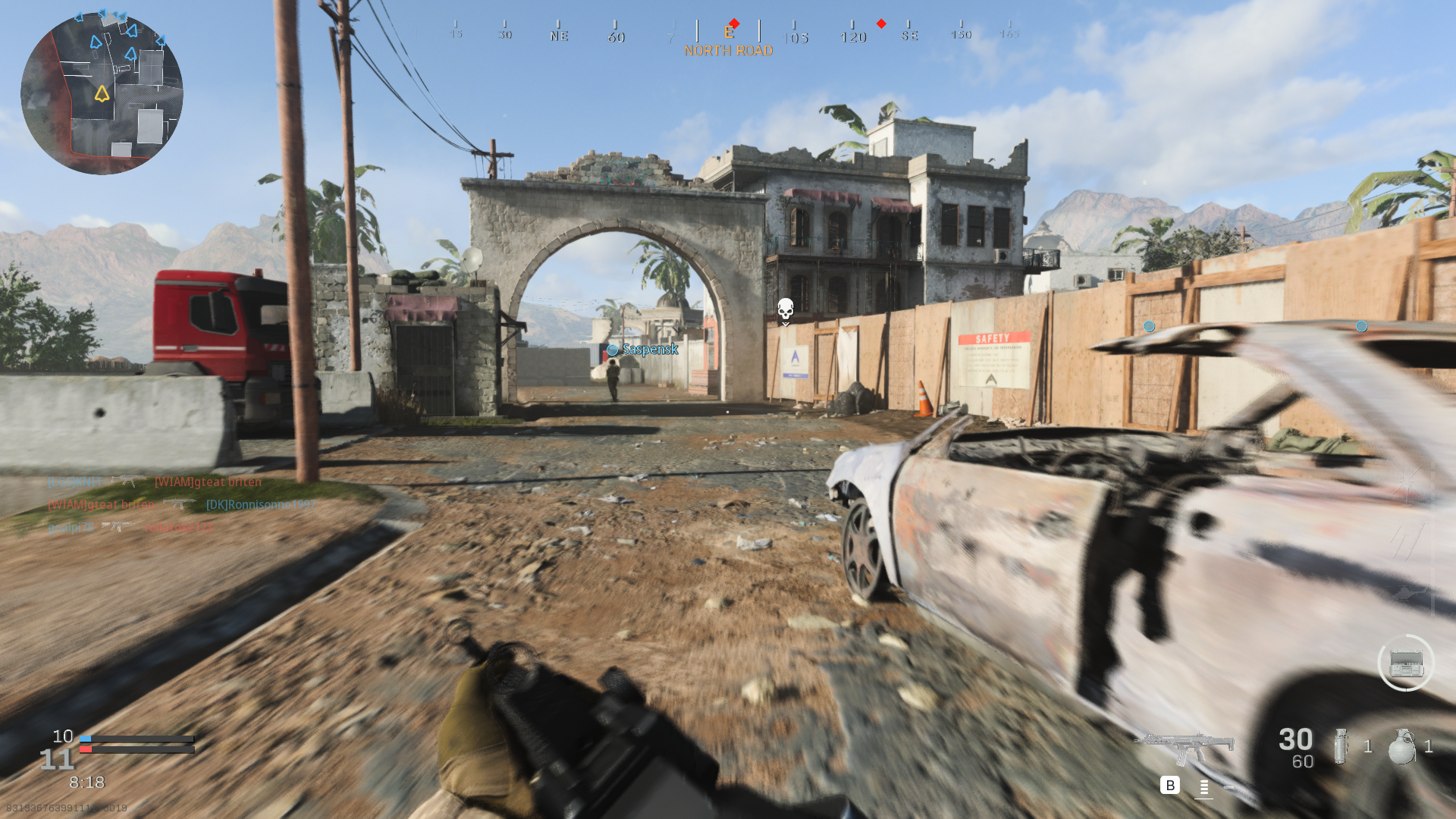
Task: Select the tactical grenade canister icon
Action: coord(1341,747)
